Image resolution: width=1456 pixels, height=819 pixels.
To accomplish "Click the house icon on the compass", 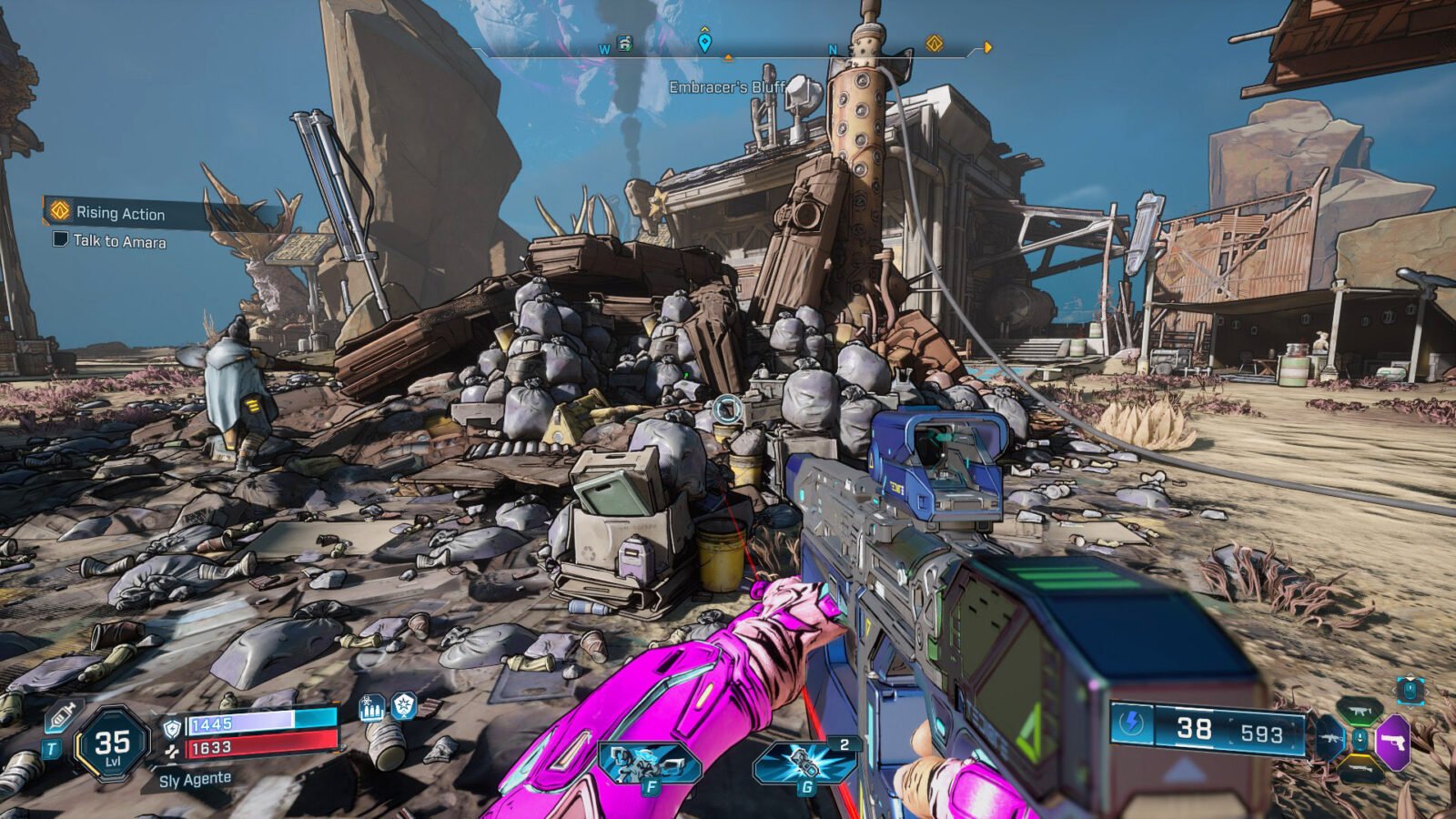I will point(625,44).
